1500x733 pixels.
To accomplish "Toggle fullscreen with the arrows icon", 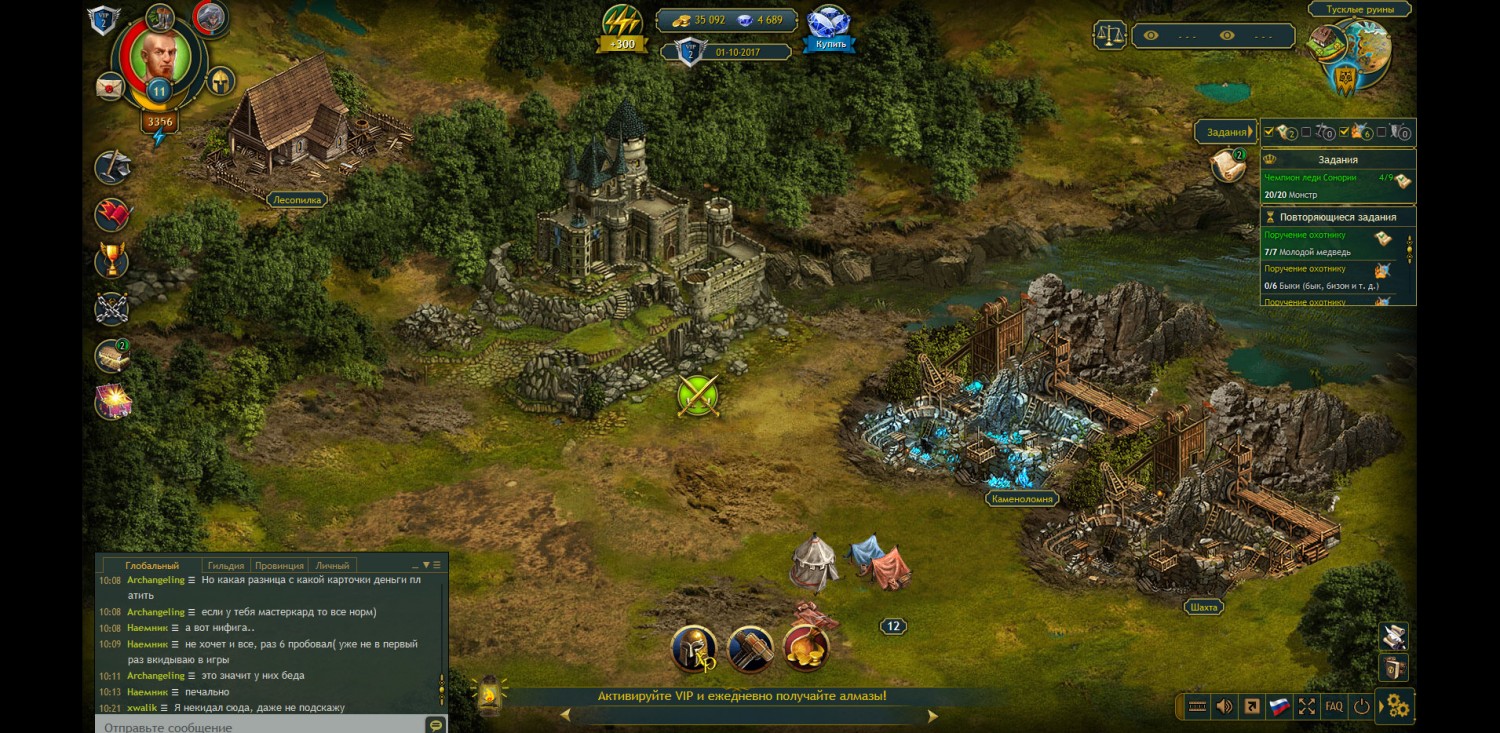I will click(x=1306, y=706).
